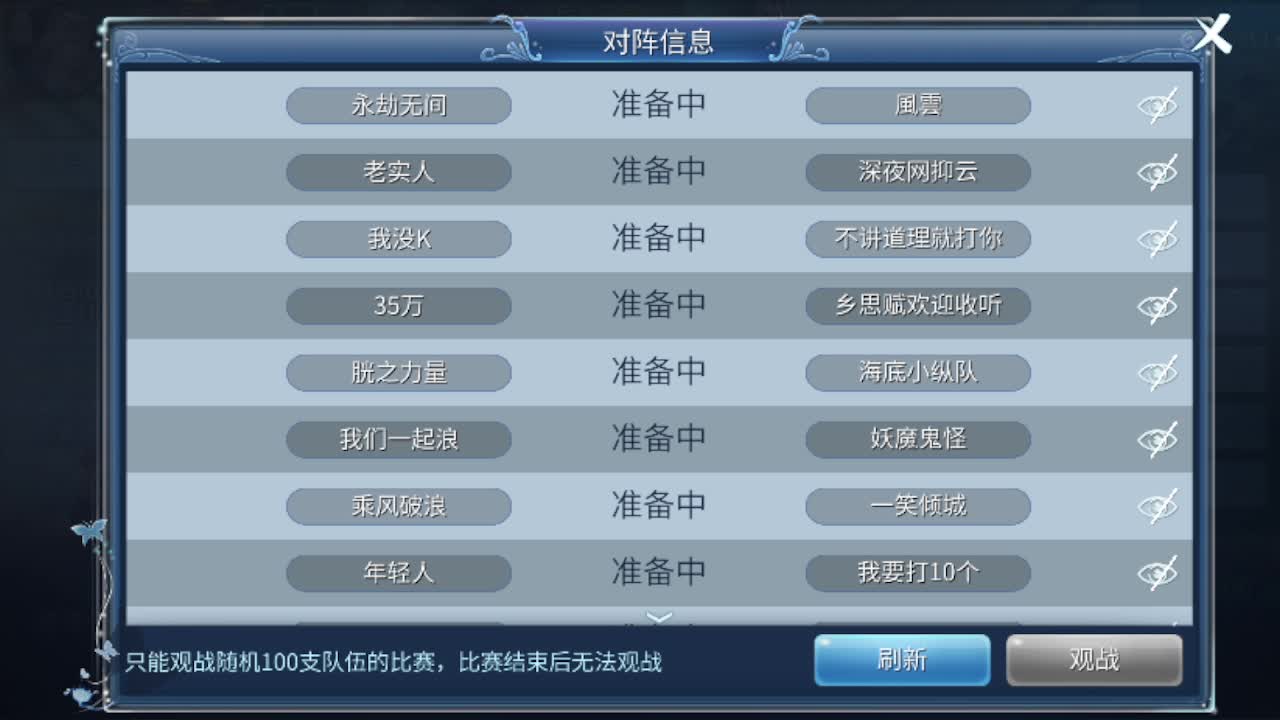
Task: Toggle the eye icon beside 一笑倾城
Action: 1157,506
